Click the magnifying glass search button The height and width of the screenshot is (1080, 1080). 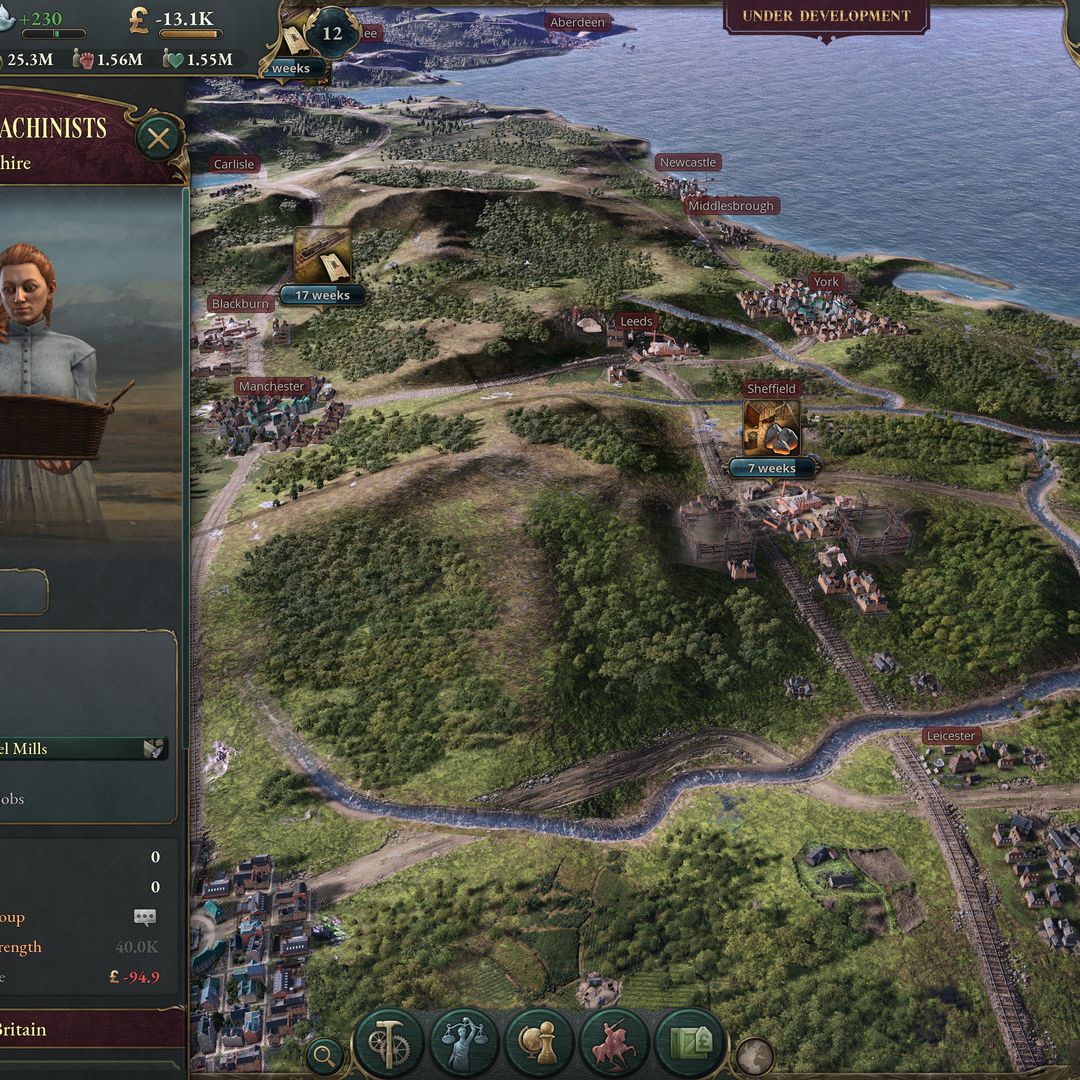(324, 1054)
